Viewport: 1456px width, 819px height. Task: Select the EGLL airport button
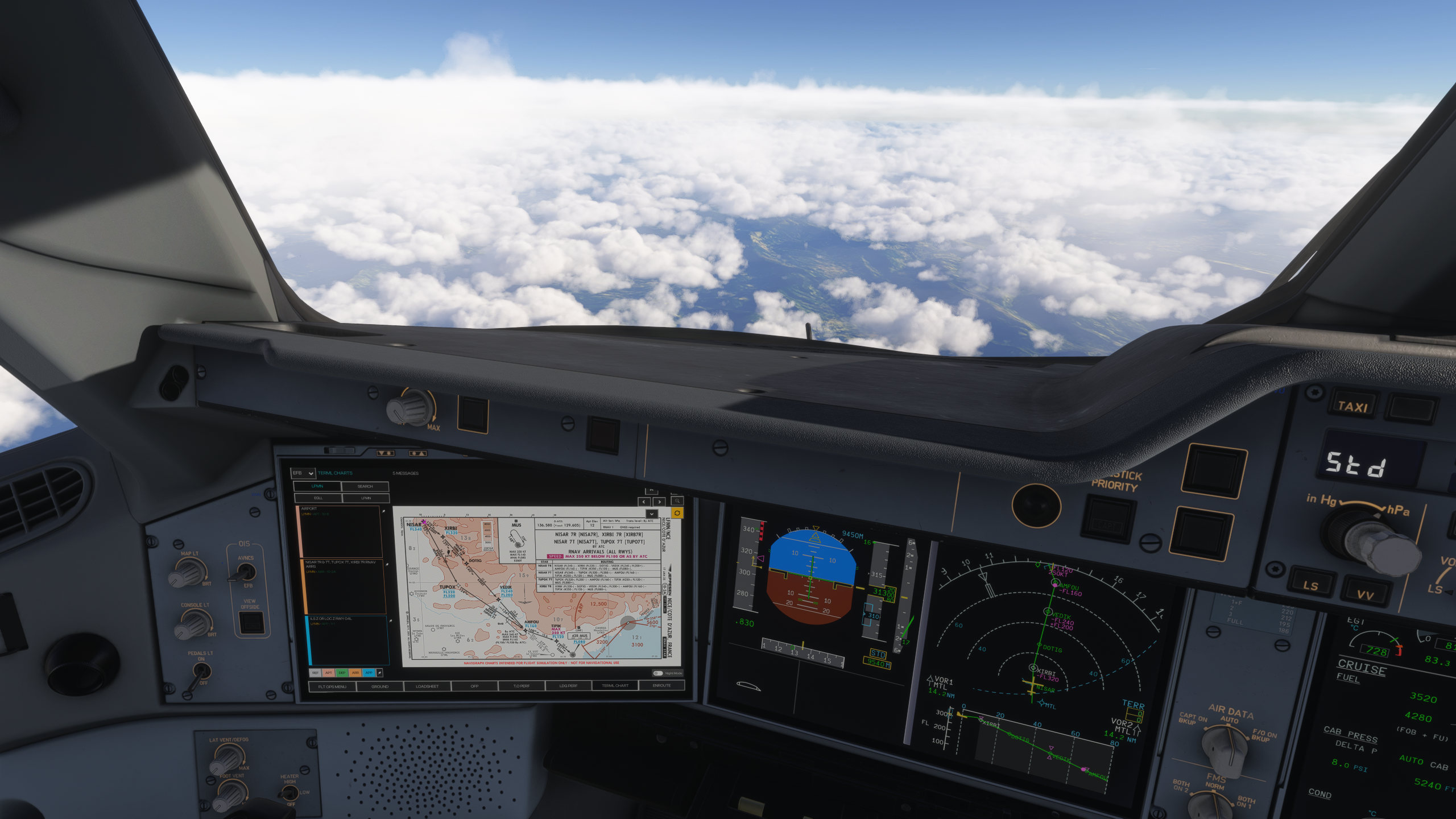pyautogui.click(x=317, y=498)
